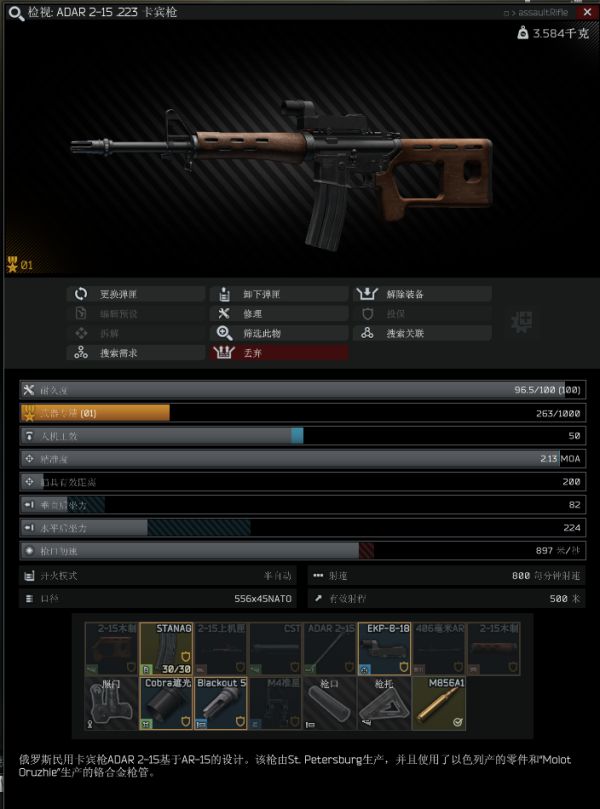Select the EKP-8-18 sight slot
Screen dimensions: 600x809
[385, 648]
